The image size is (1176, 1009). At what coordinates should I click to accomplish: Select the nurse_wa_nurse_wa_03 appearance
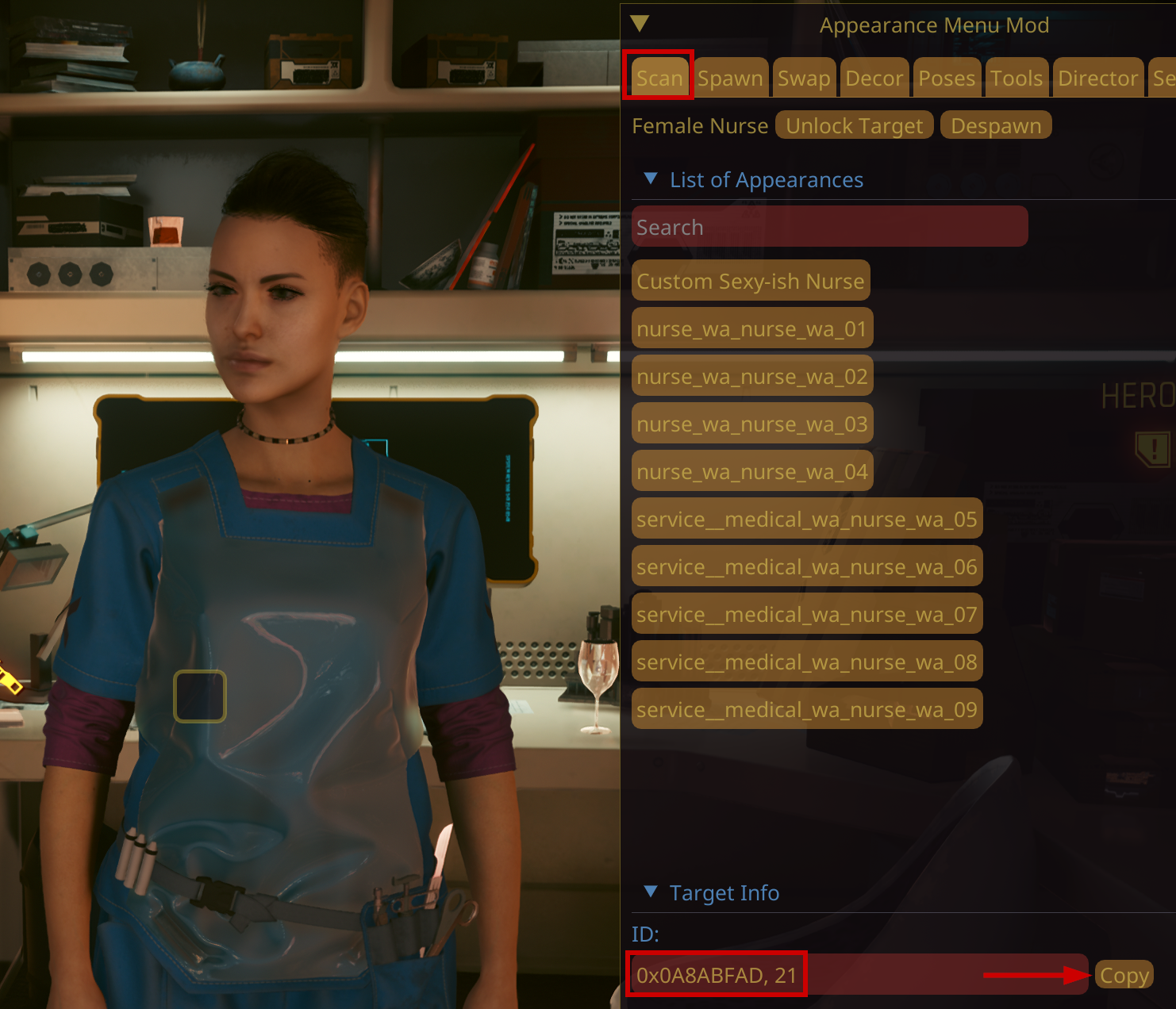tap(751, 424)
